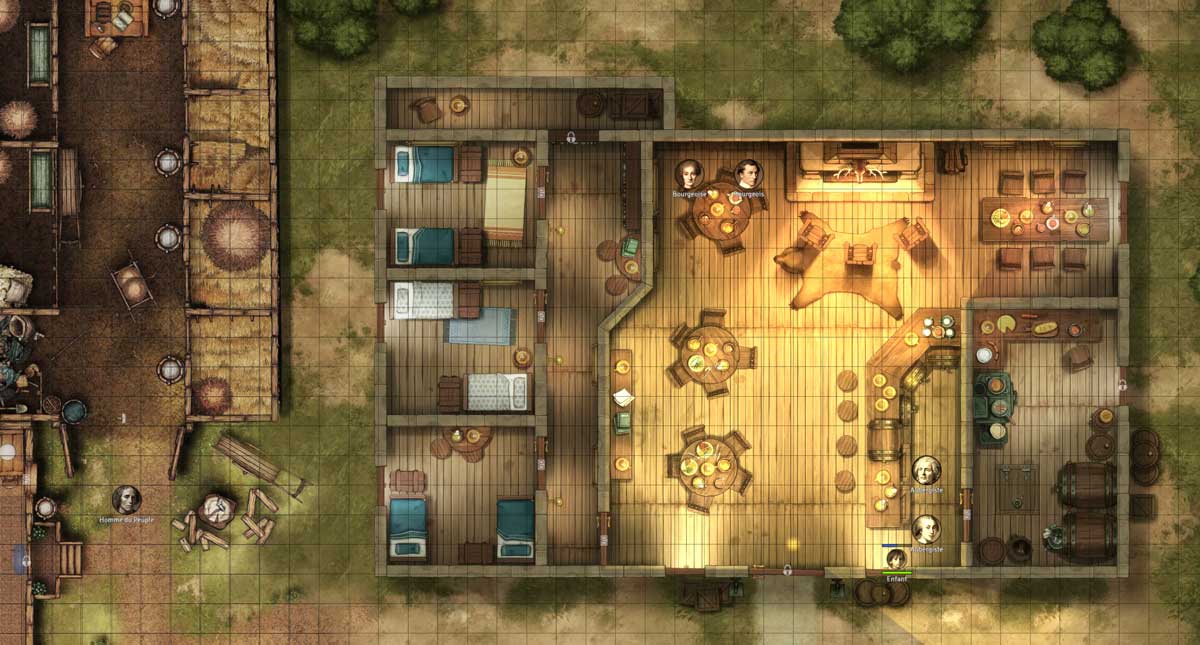This screenshot has height=645, width=1200.
Task: Select the Bourgeoise token
Action: 688,174
